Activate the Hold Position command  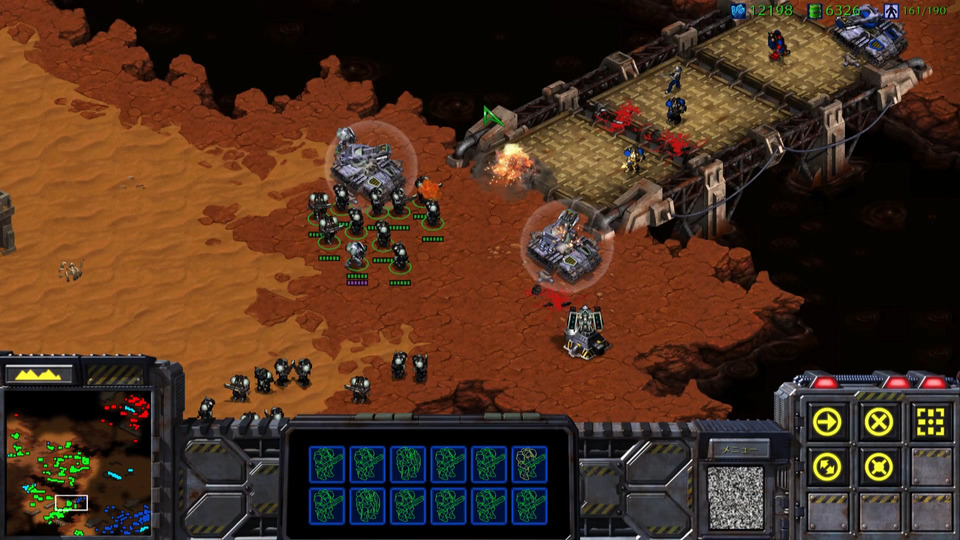click(878, 467)
